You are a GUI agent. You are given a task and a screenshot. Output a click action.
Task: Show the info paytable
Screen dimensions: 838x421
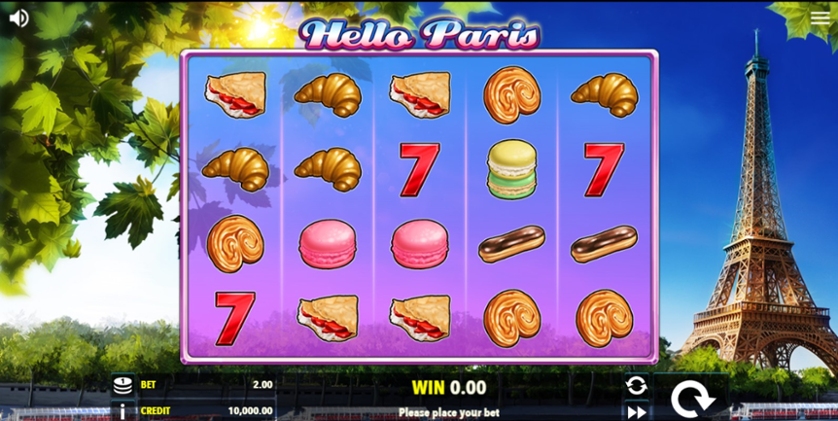(123, 410)
